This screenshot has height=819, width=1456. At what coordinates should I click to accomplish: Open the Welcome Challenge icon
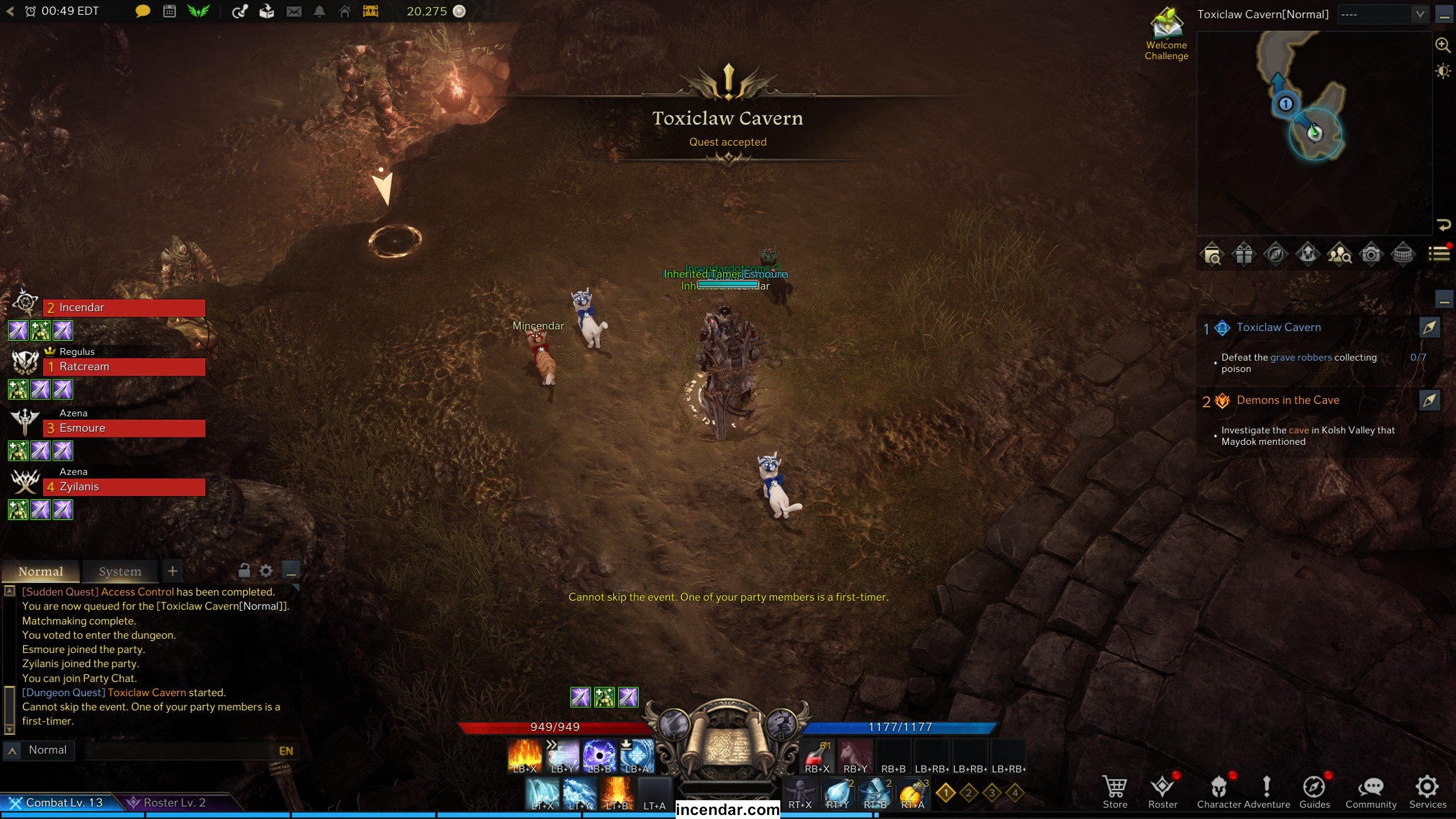[1166, 34]
